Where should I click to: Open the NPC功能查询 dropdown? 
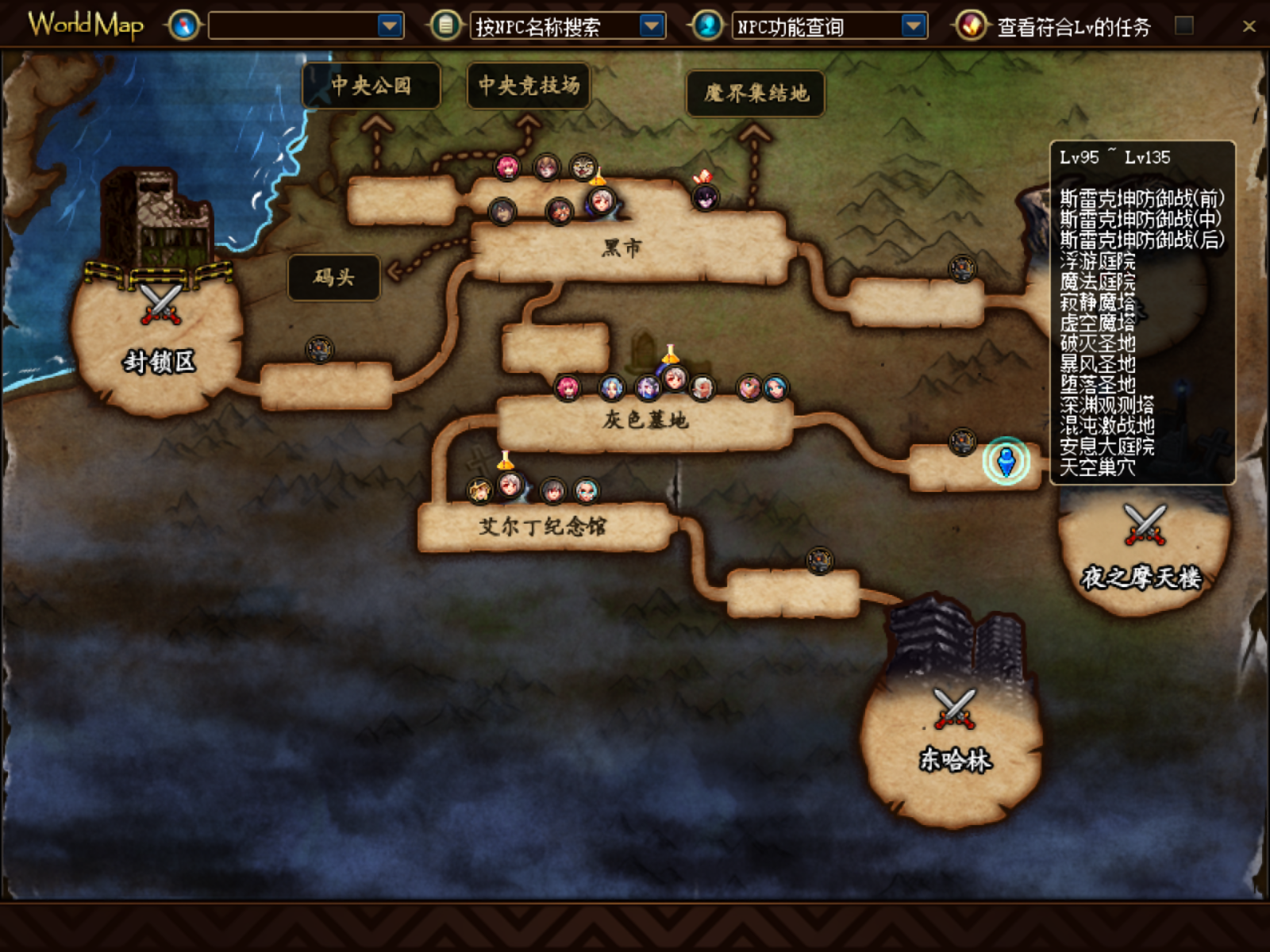(x=914, y=26)
